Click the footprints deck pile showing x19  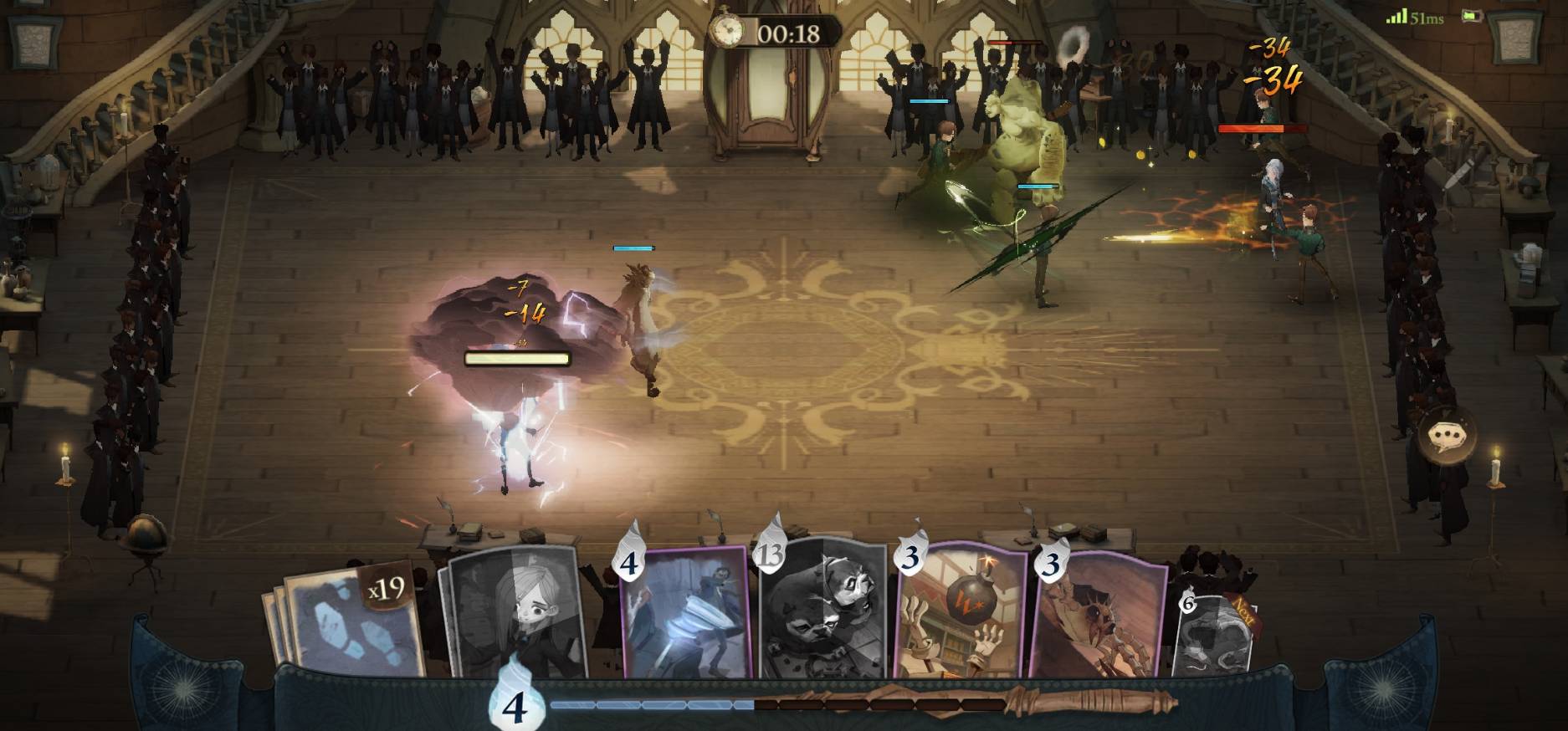[350, 620]
